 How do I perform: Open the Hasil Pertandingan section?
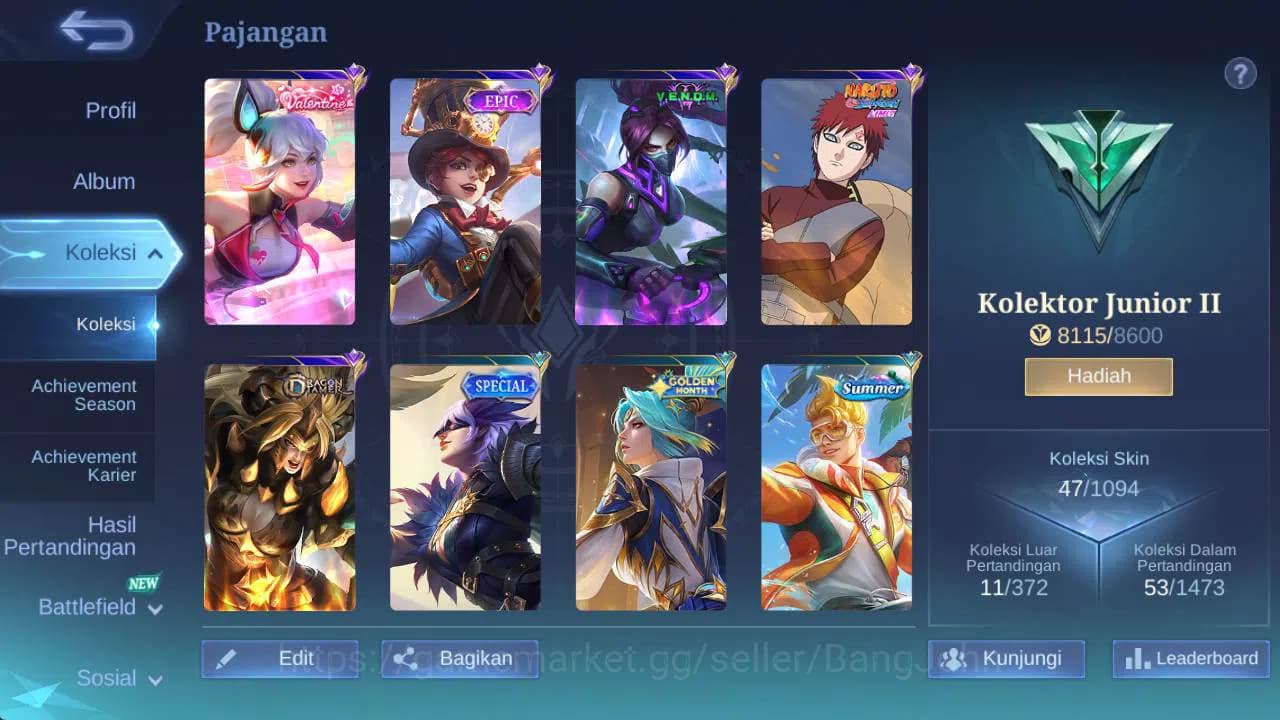pyautogui.click(x=71, y=536)
